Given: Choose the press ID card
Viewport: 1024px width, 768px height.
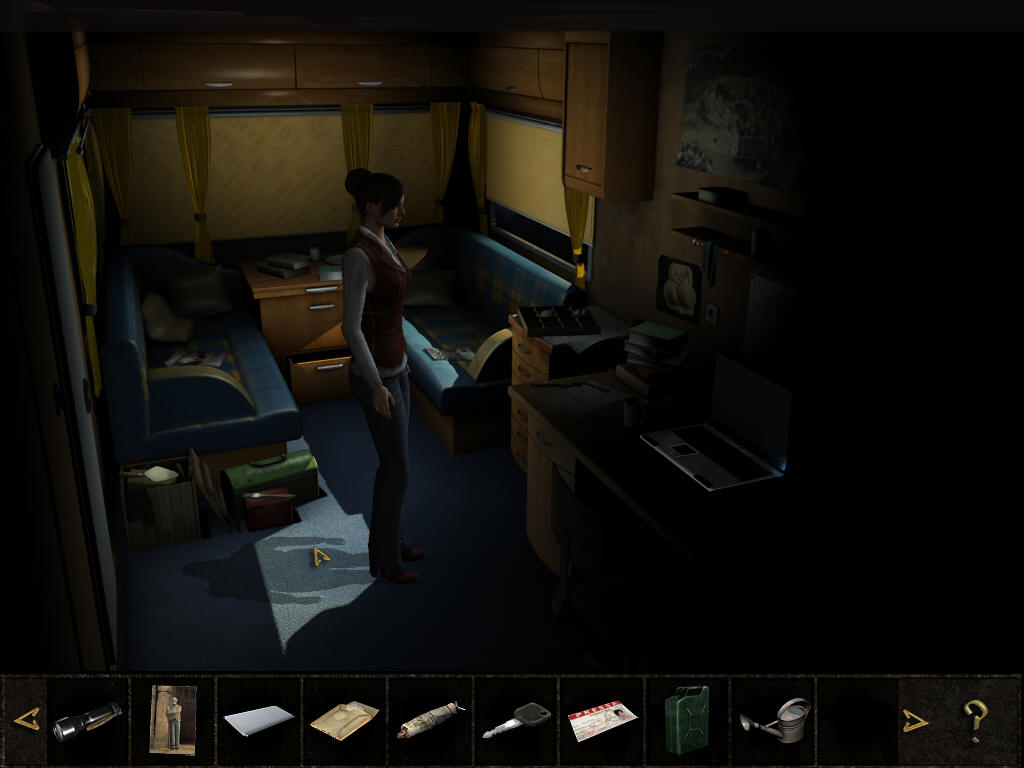Looking at the screenshot, I should coord(602,721).
